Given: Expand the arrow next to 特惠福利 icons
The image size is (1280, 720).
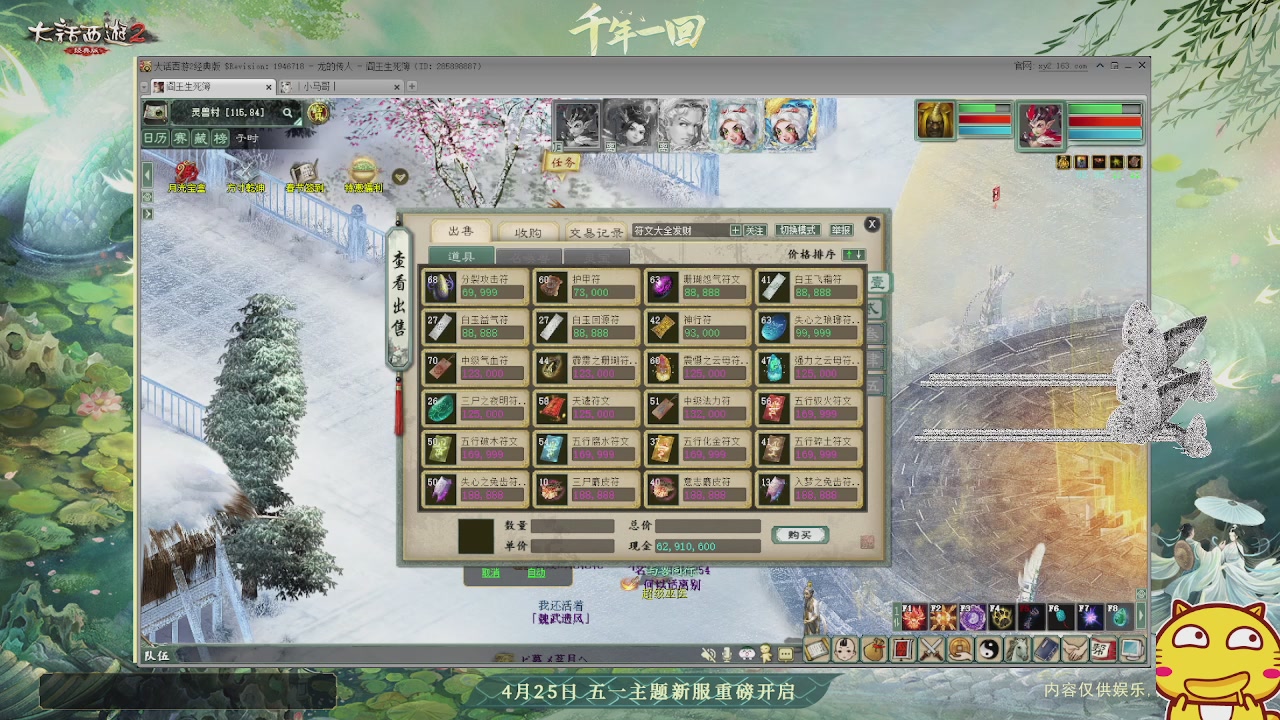Looking at the screenshot, I should coord(400,176).
